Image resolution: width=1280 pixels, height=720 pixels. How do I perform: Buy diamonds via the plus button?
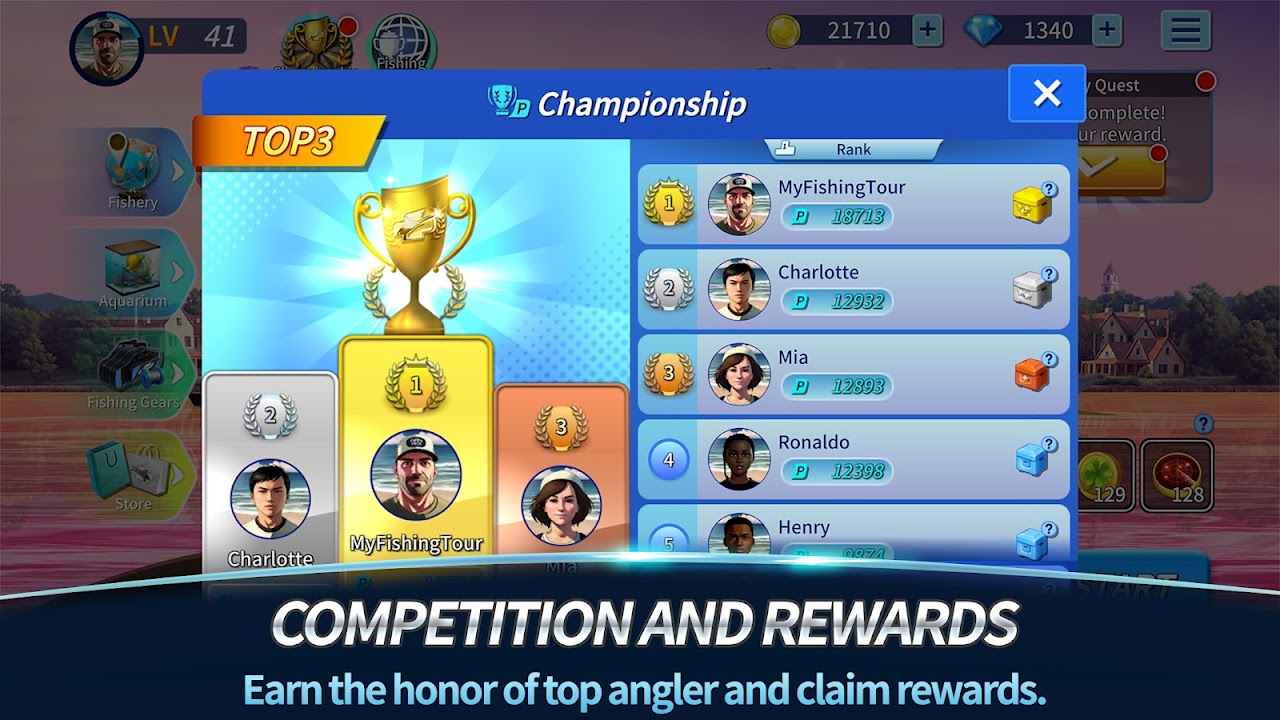(x=1105, y=30)
